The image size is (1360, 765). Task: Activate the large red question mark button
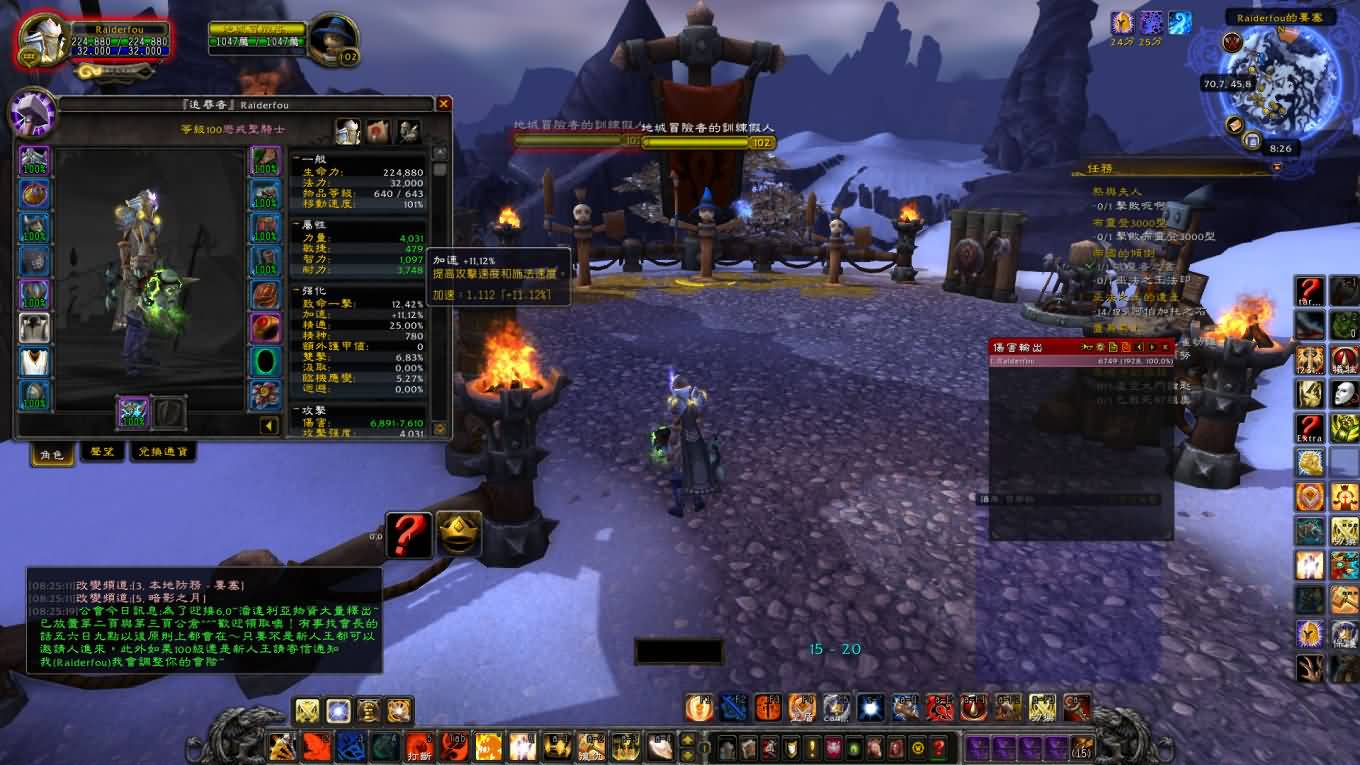click(x=409, y=535)
